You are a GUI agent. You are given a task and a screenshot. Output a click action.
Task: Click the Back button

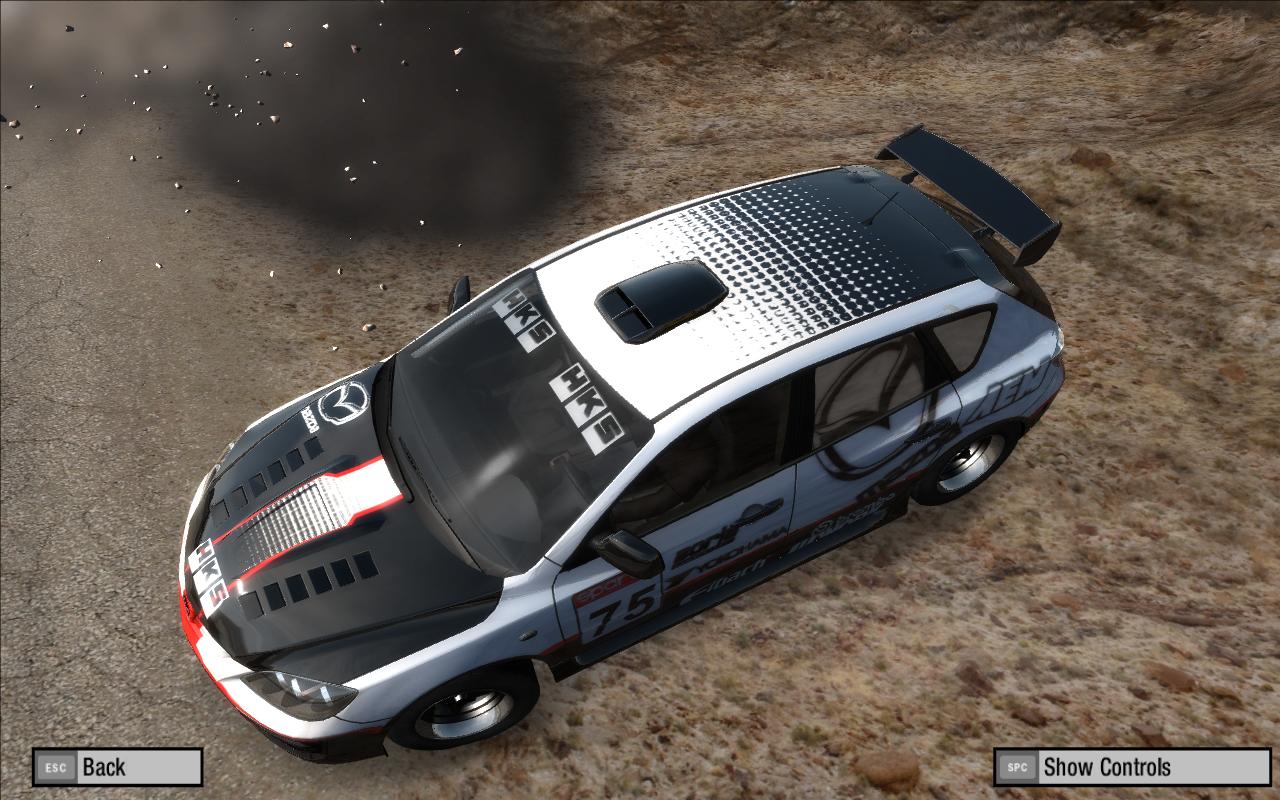117,767
